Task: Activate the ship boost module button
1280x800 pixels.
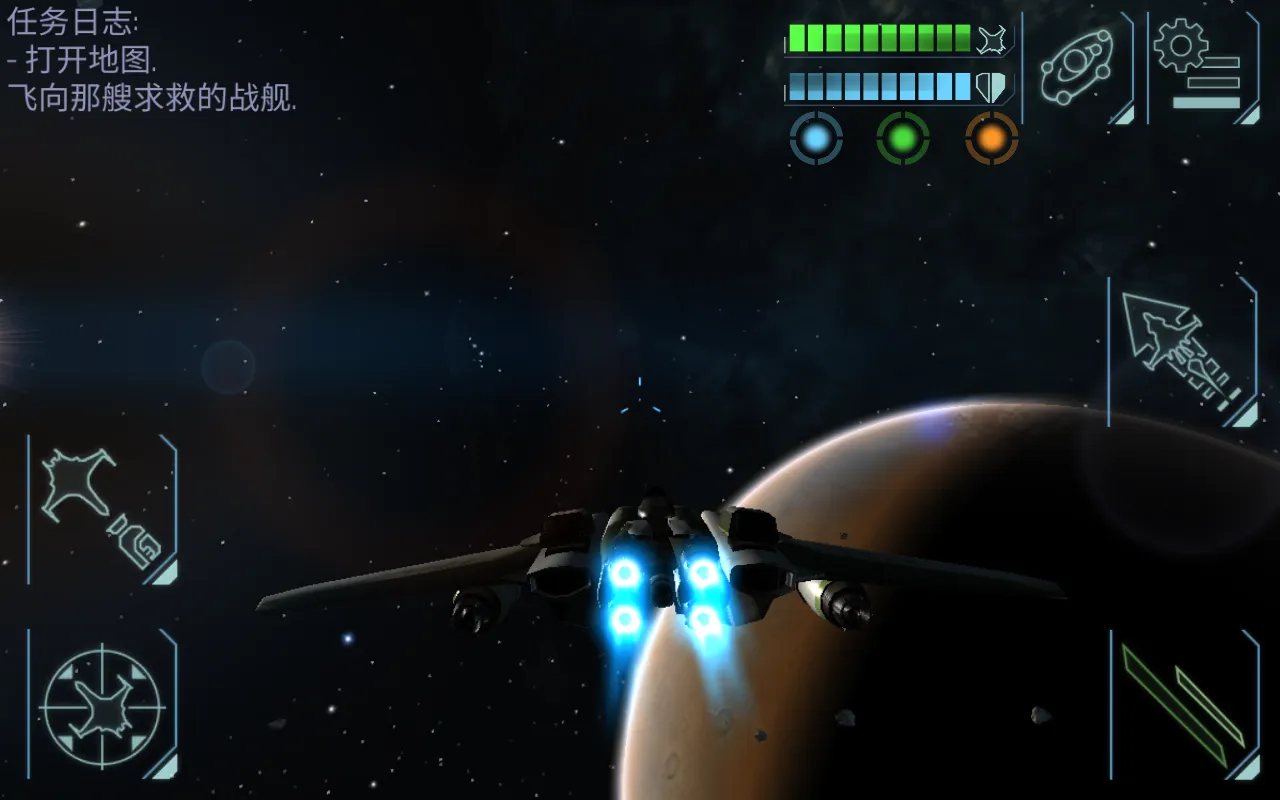Action: point(102,510)
